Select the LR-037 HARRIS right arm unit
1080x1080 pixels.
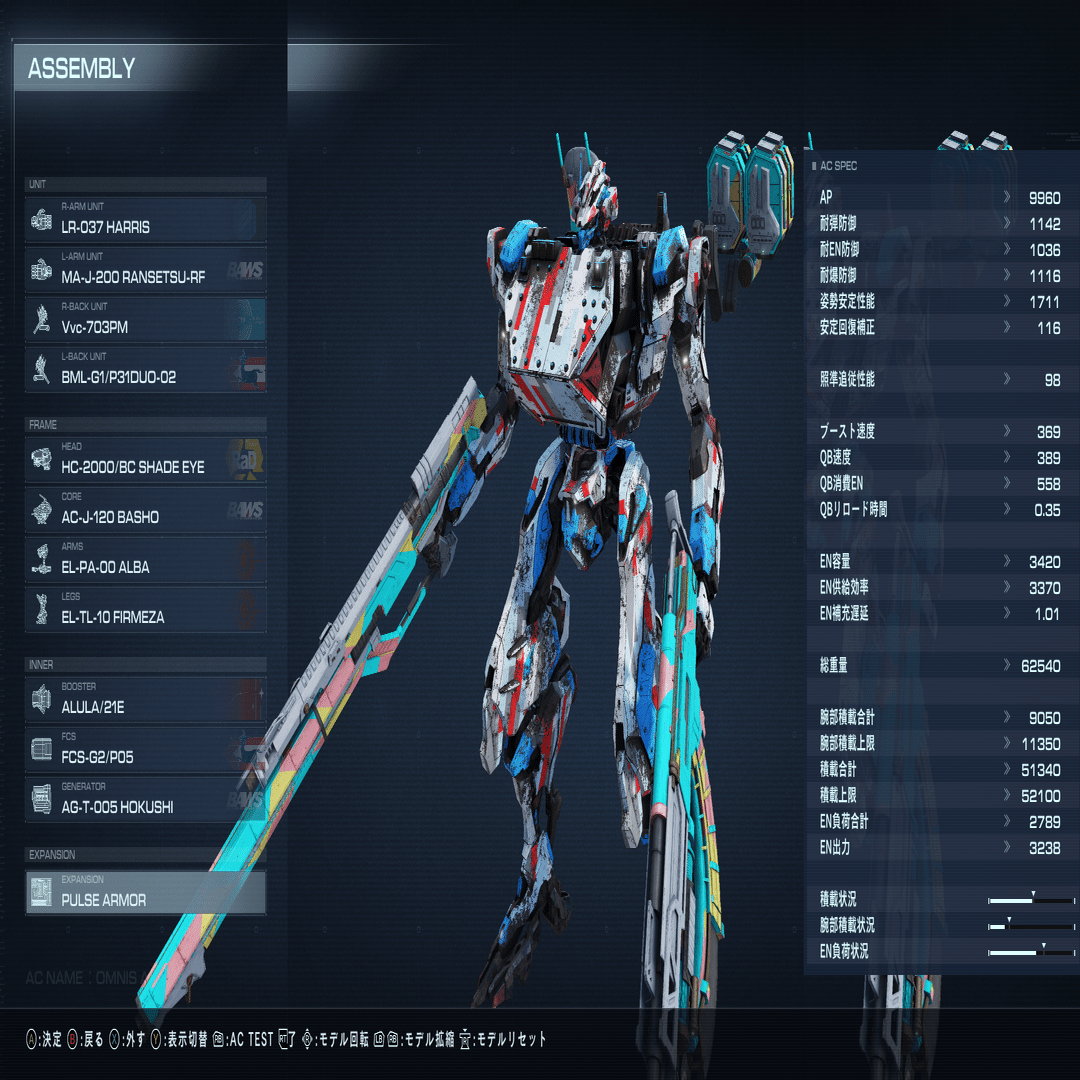point(146,220)
